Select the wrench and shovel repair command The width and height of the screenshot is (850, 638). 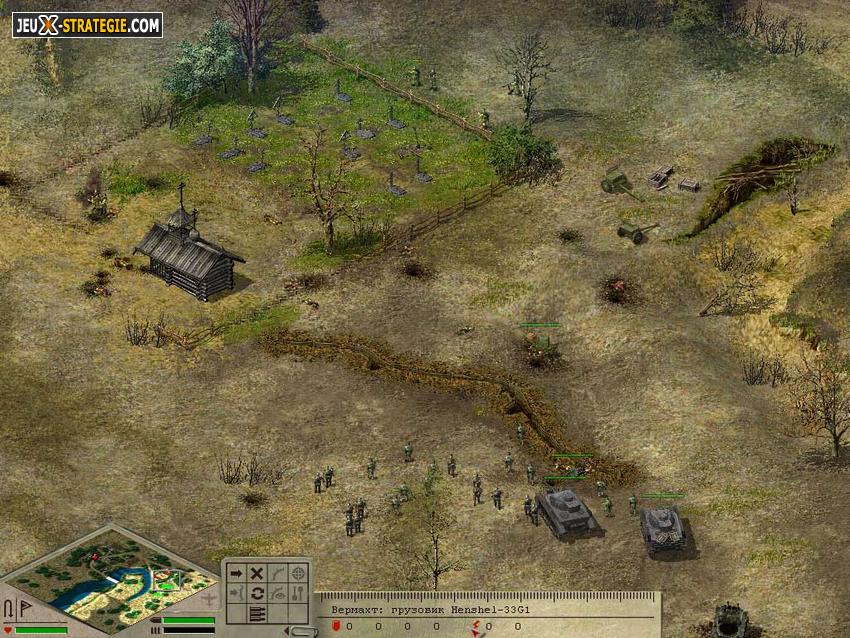coord(297,593)
